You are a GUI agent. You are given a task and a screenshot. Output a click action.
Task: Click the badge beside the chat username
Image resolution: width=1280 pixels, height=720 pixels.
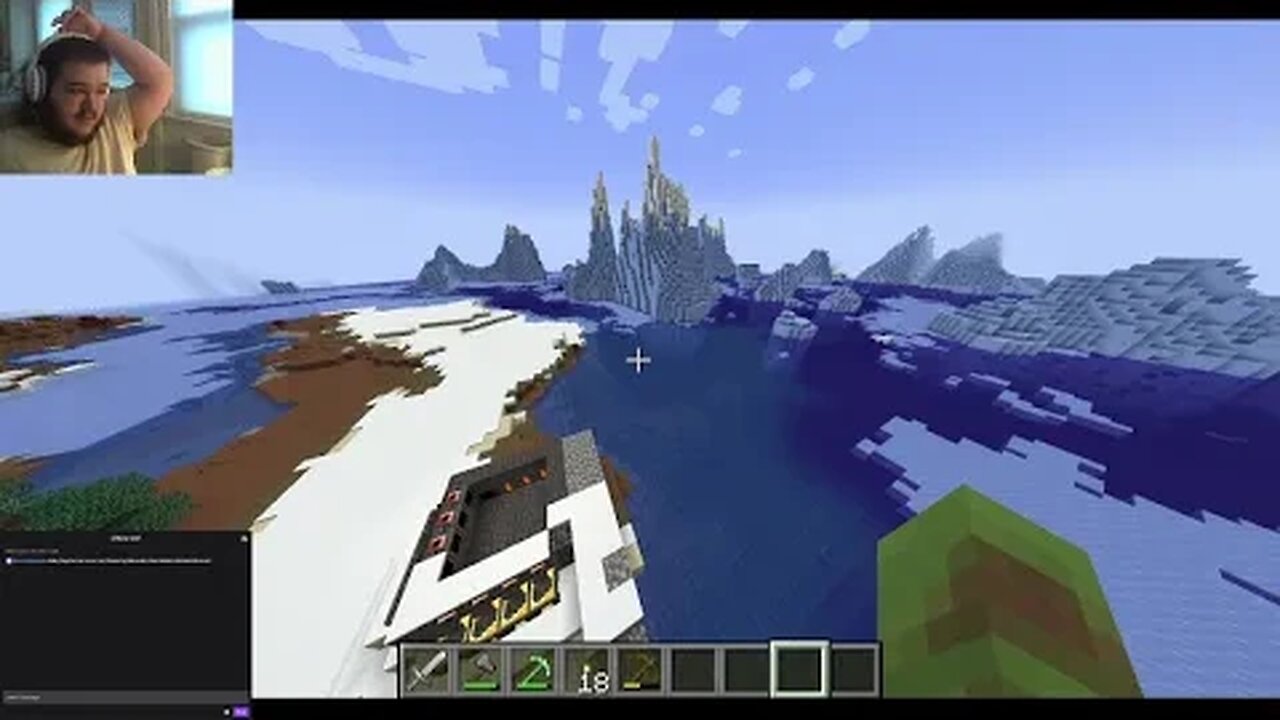[x=9, y=561]
